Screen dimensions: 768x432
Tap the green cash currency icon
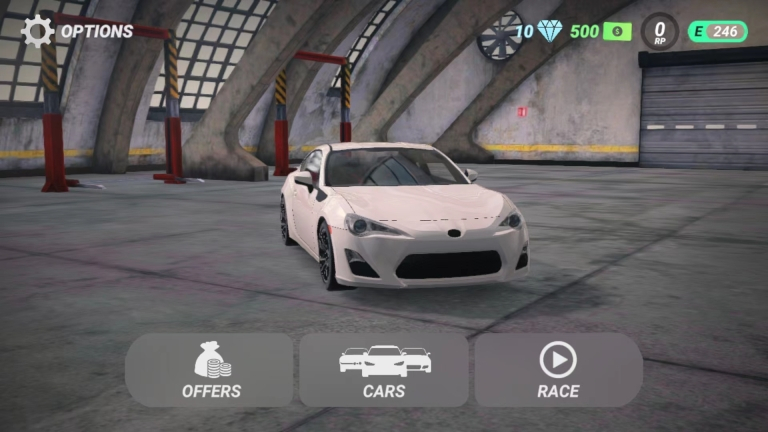pos(617,31)
